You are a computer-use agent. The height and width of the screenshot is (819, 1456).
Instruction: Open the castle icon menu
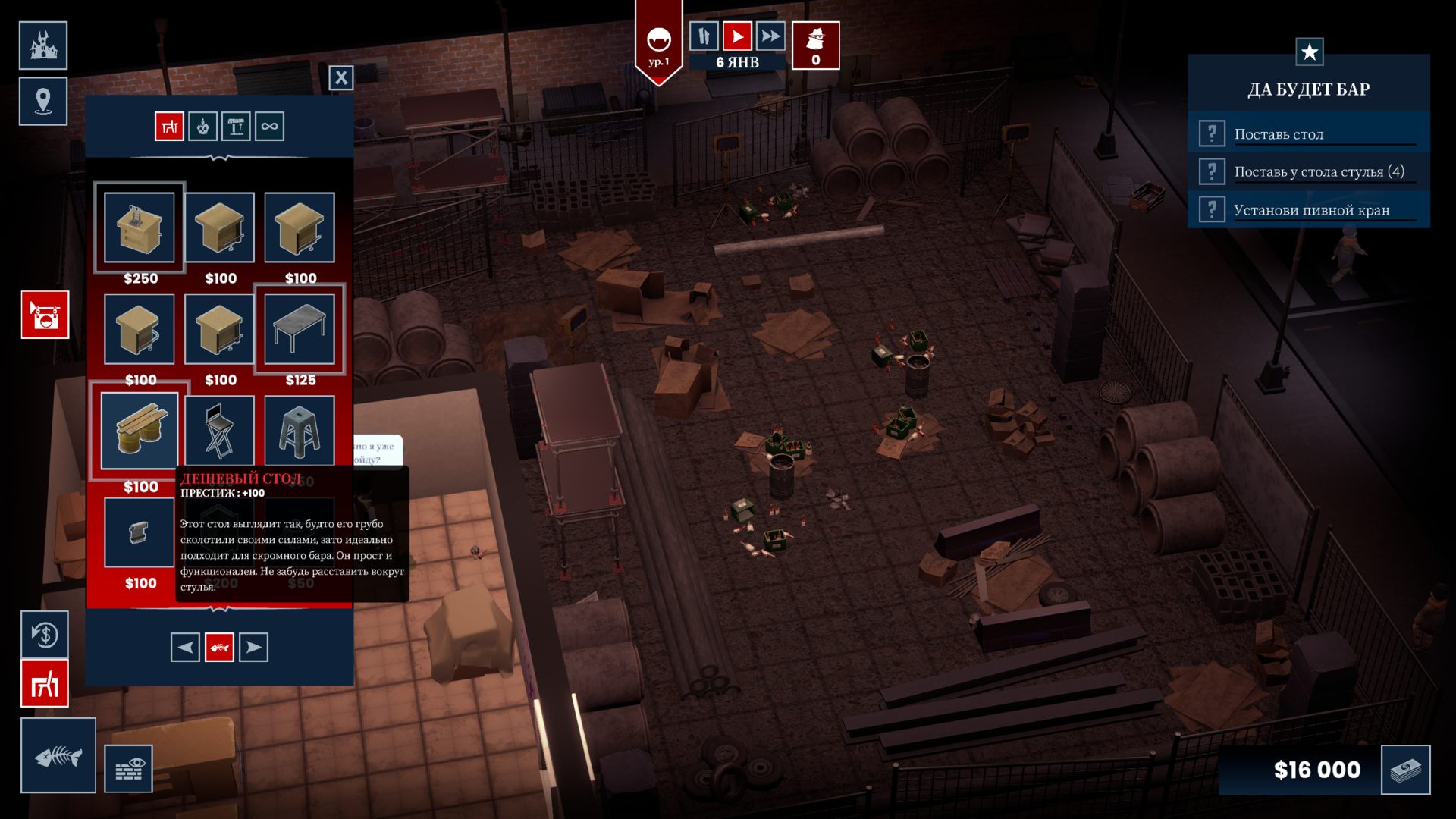[43, 45]
